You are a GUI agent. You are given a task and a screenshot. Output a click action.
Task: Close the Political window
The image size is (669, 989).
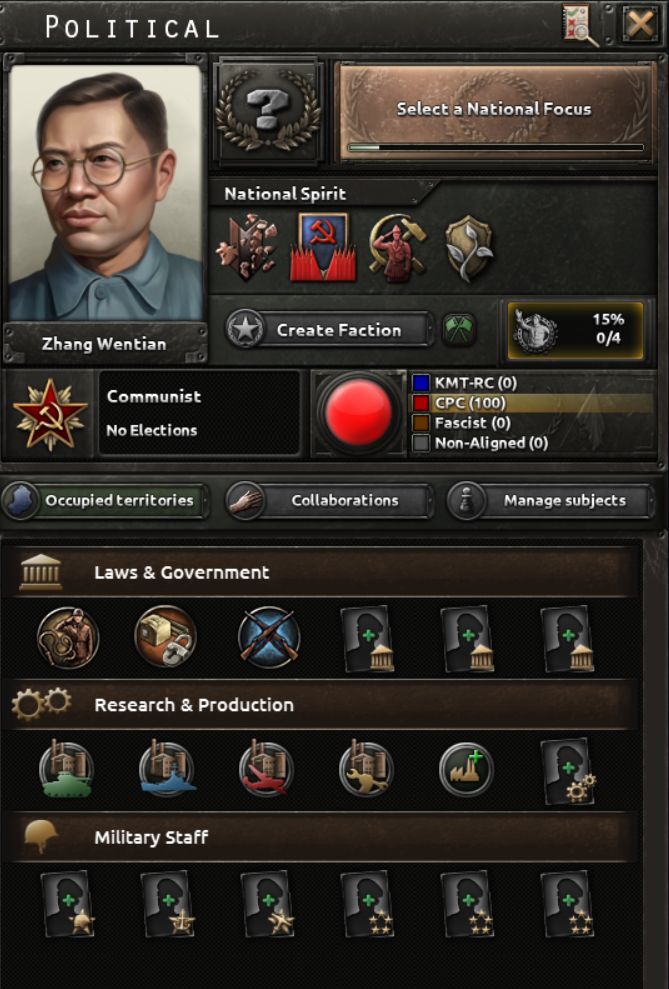coord(639,24)
